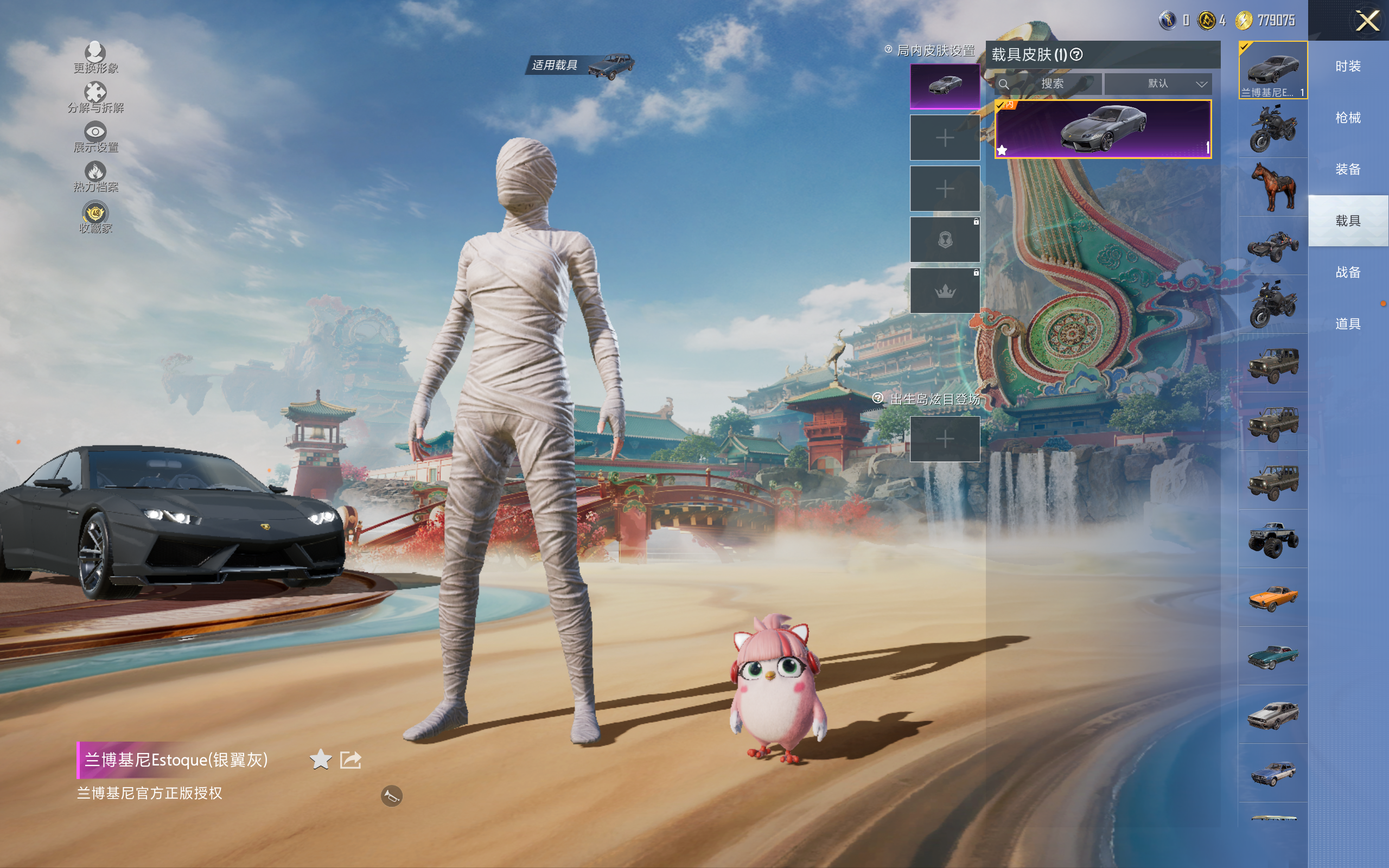Switch to the 时装 tab
1389x868 pixels.
[x=1348, y=66]
